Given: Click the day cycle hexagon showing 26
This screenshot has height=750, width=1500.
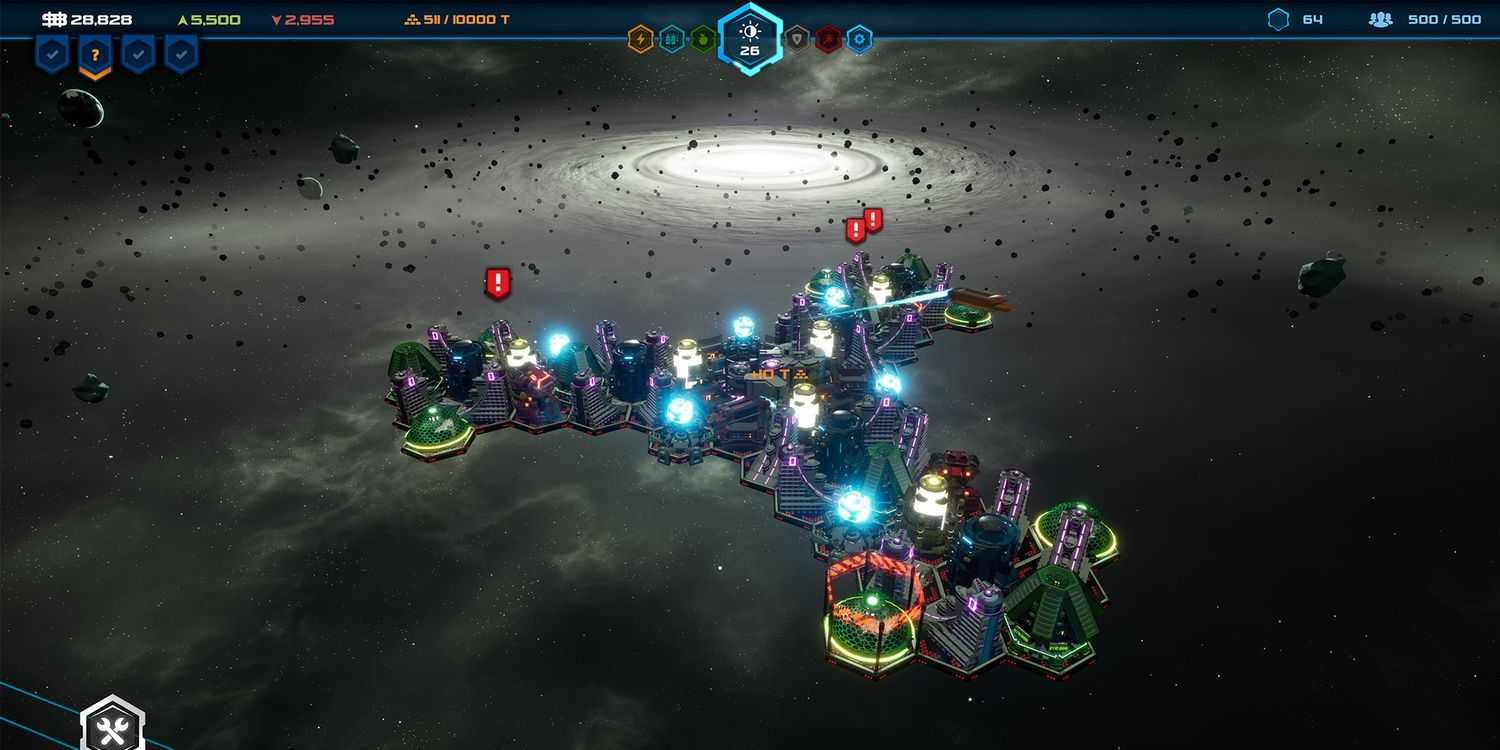Looking at the screenshot, I should [750, 38].
